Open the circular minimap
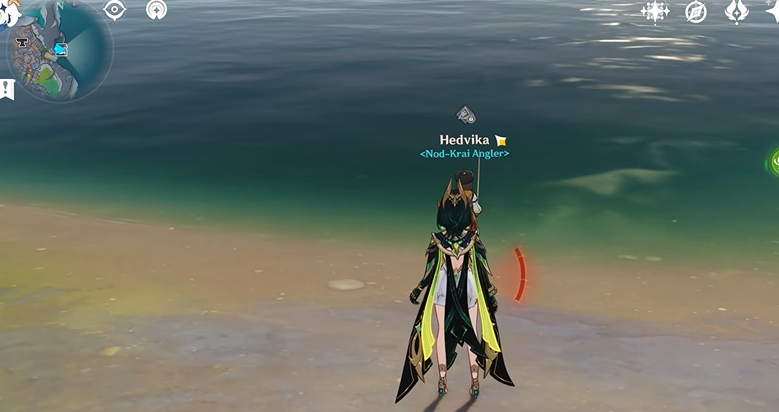The image size is (779, 412). click(60, 50)
